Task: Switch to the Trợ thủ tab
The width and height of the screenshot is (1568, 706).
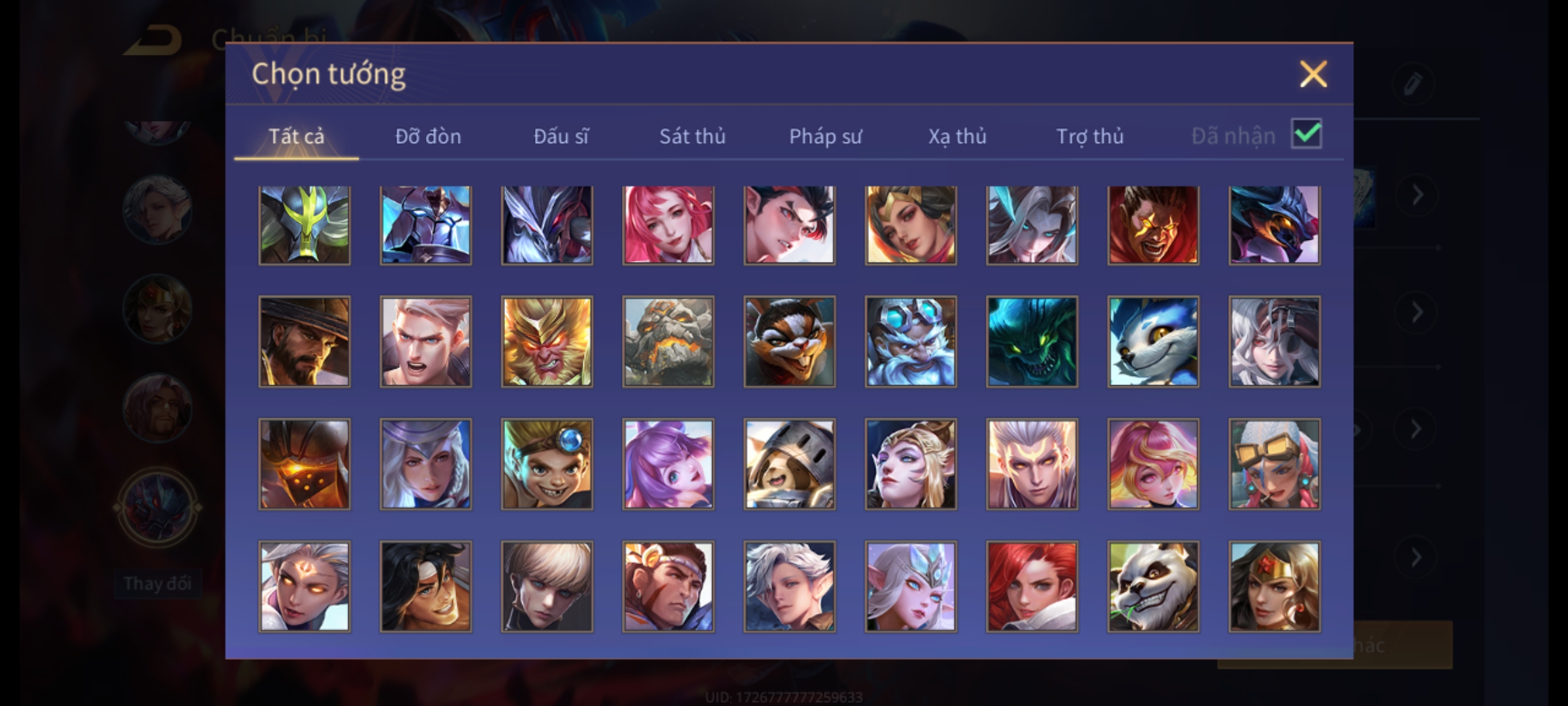Action: tap(1090, 137)
